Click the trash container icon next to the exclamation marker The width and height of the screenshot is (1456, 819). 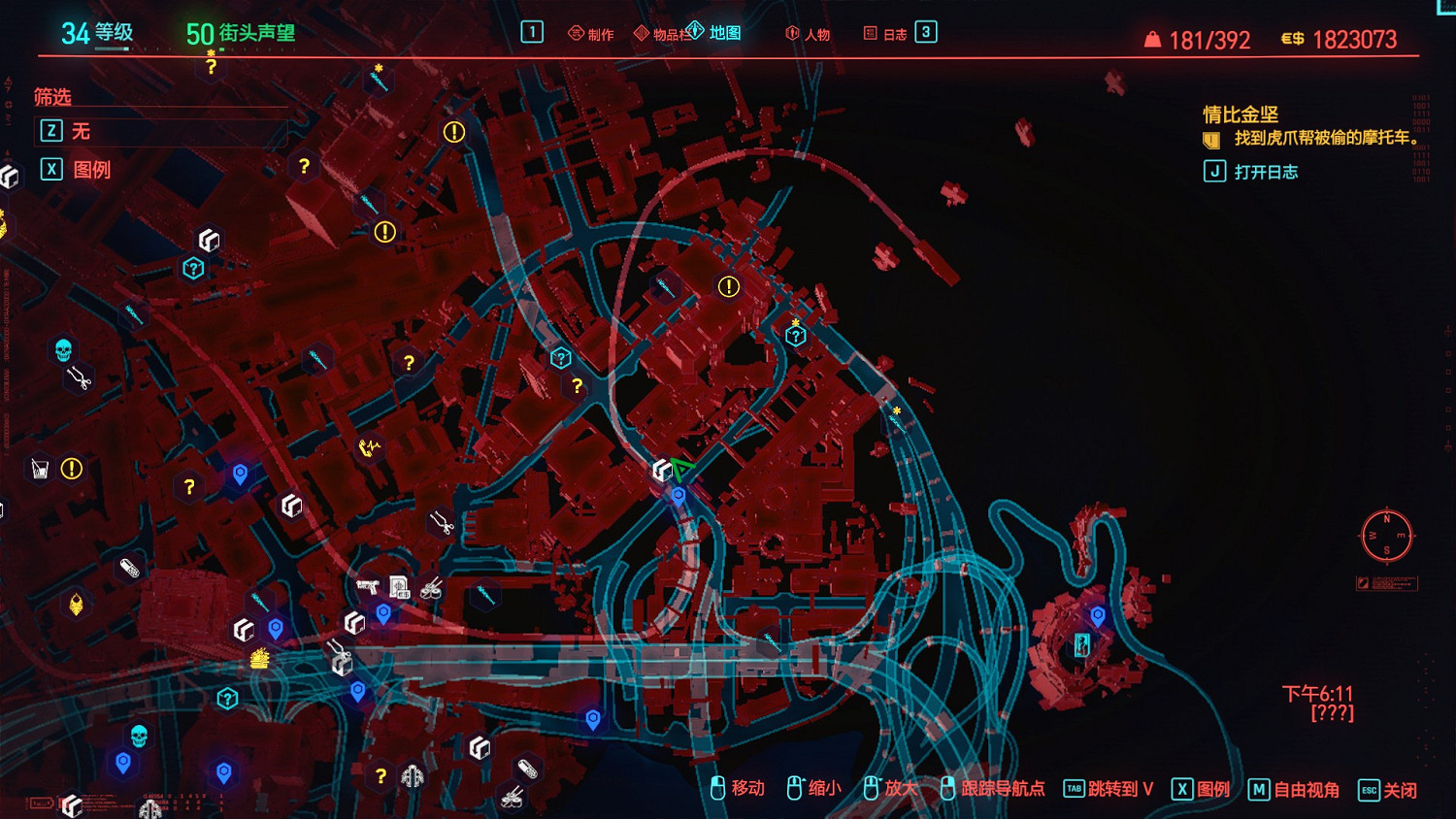pyautogui.click(x=39, y=468)
